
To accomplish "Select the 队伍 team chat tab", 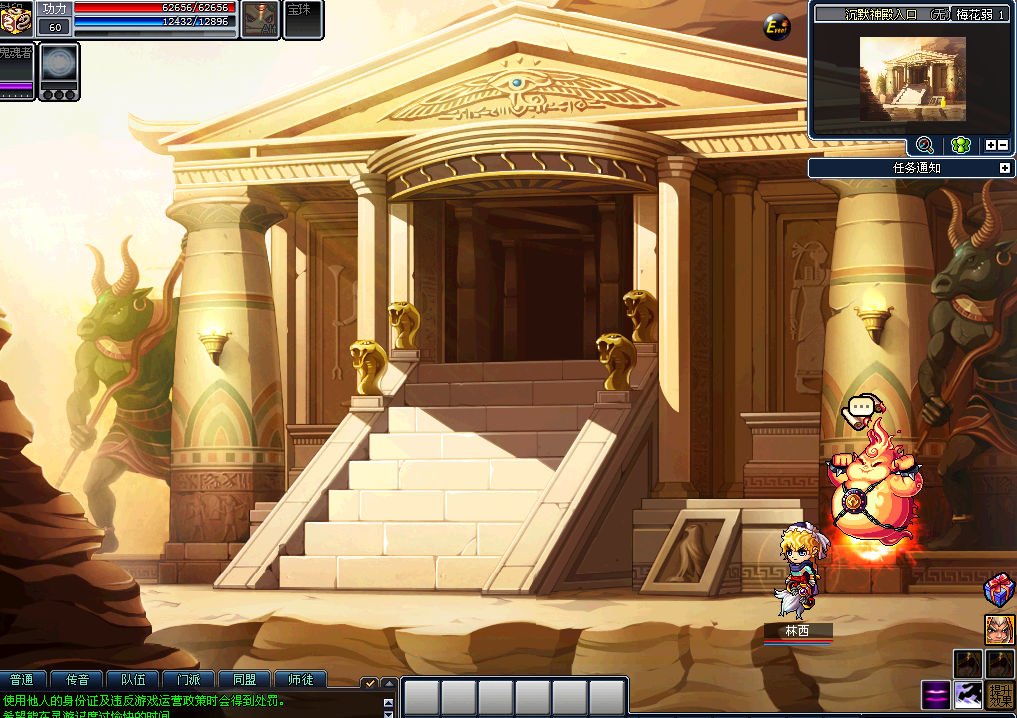I will coord(134,680).
